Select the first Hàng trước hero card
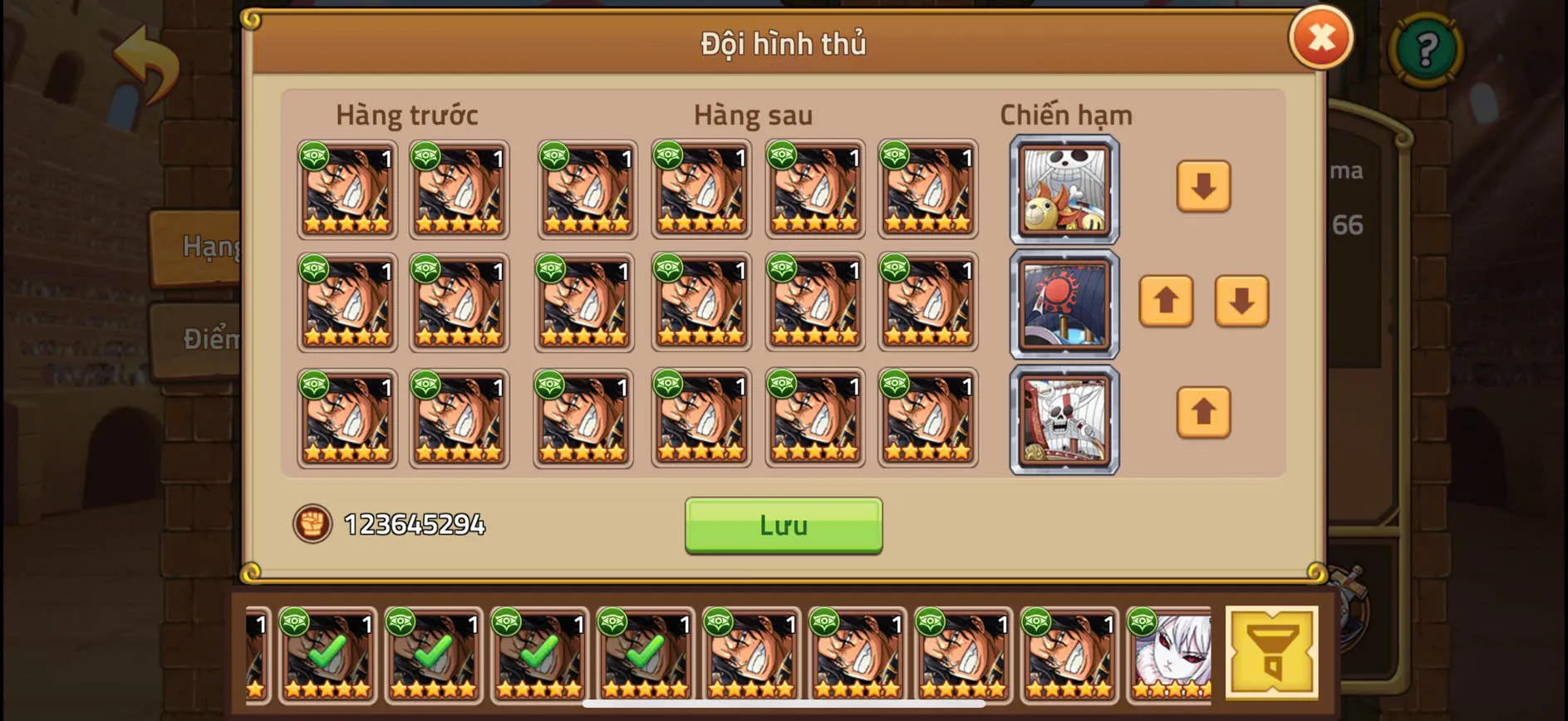 tap(347, 189)
